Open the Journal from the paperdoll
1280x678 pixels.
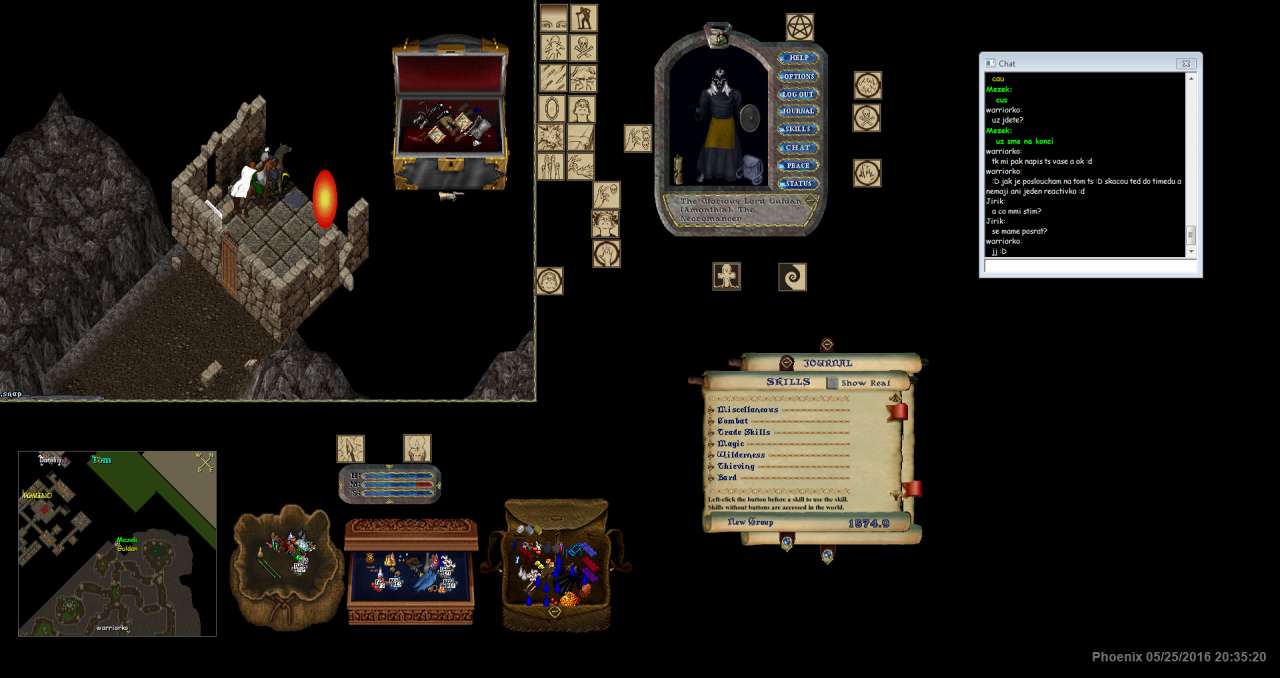[x=798, y=111]
